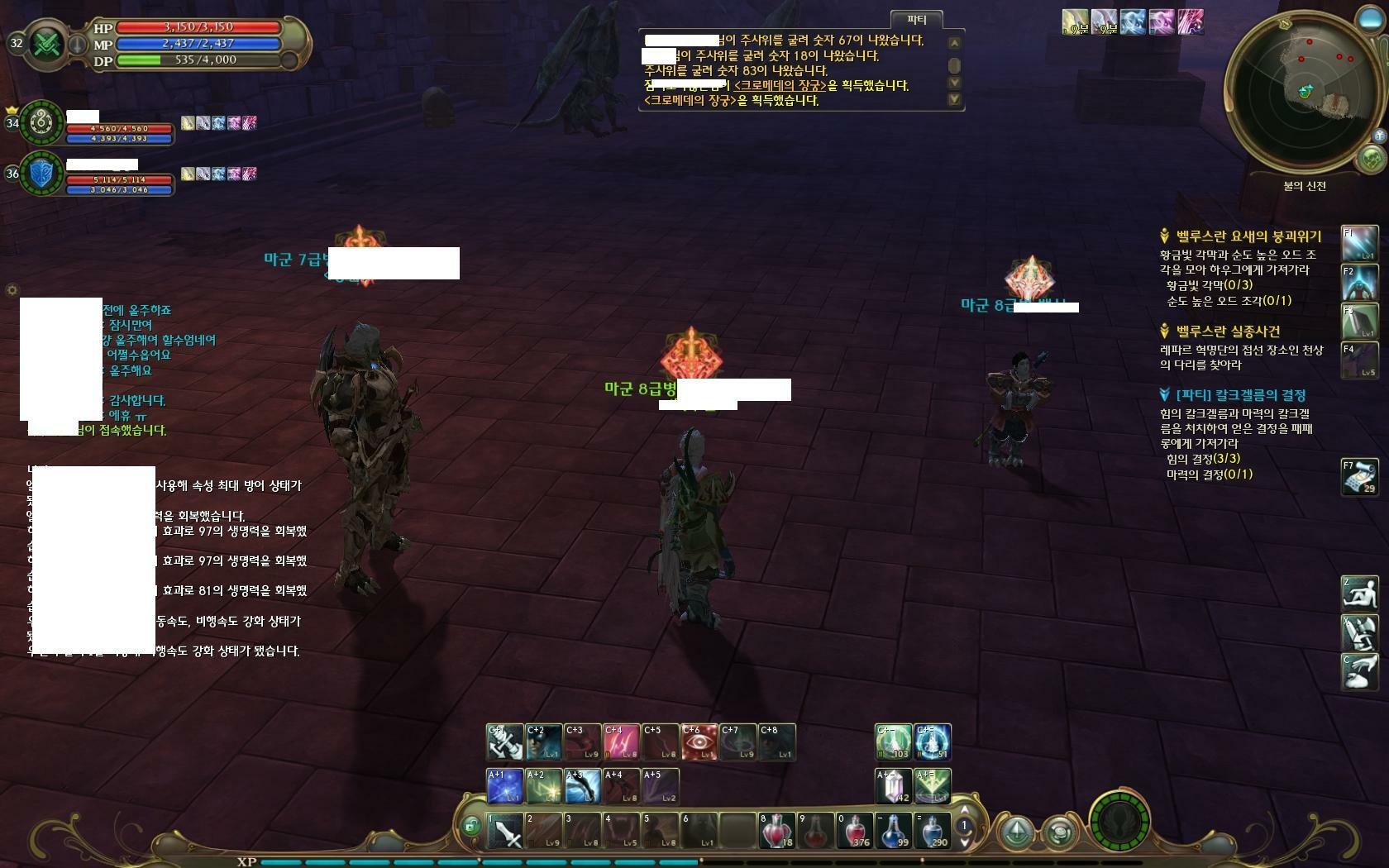The height and width of the screenshot is (868, 1389).
Task: Cast the blue star skill on A+1
Action: [x=504, y=786]
